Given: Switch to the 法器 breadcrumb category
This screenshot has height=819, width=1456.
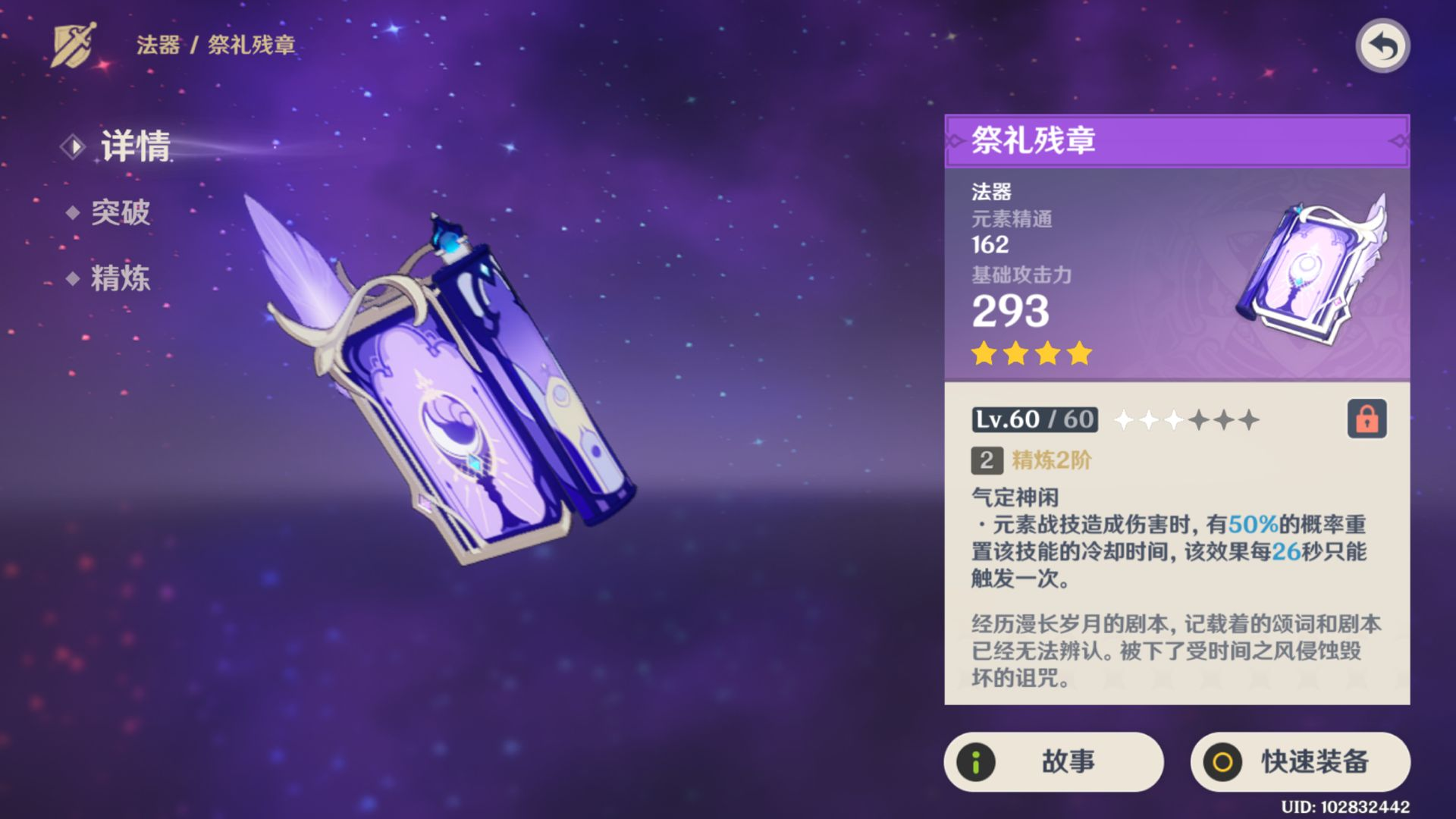Looking at the screenshot, I should tap(155, 44).
